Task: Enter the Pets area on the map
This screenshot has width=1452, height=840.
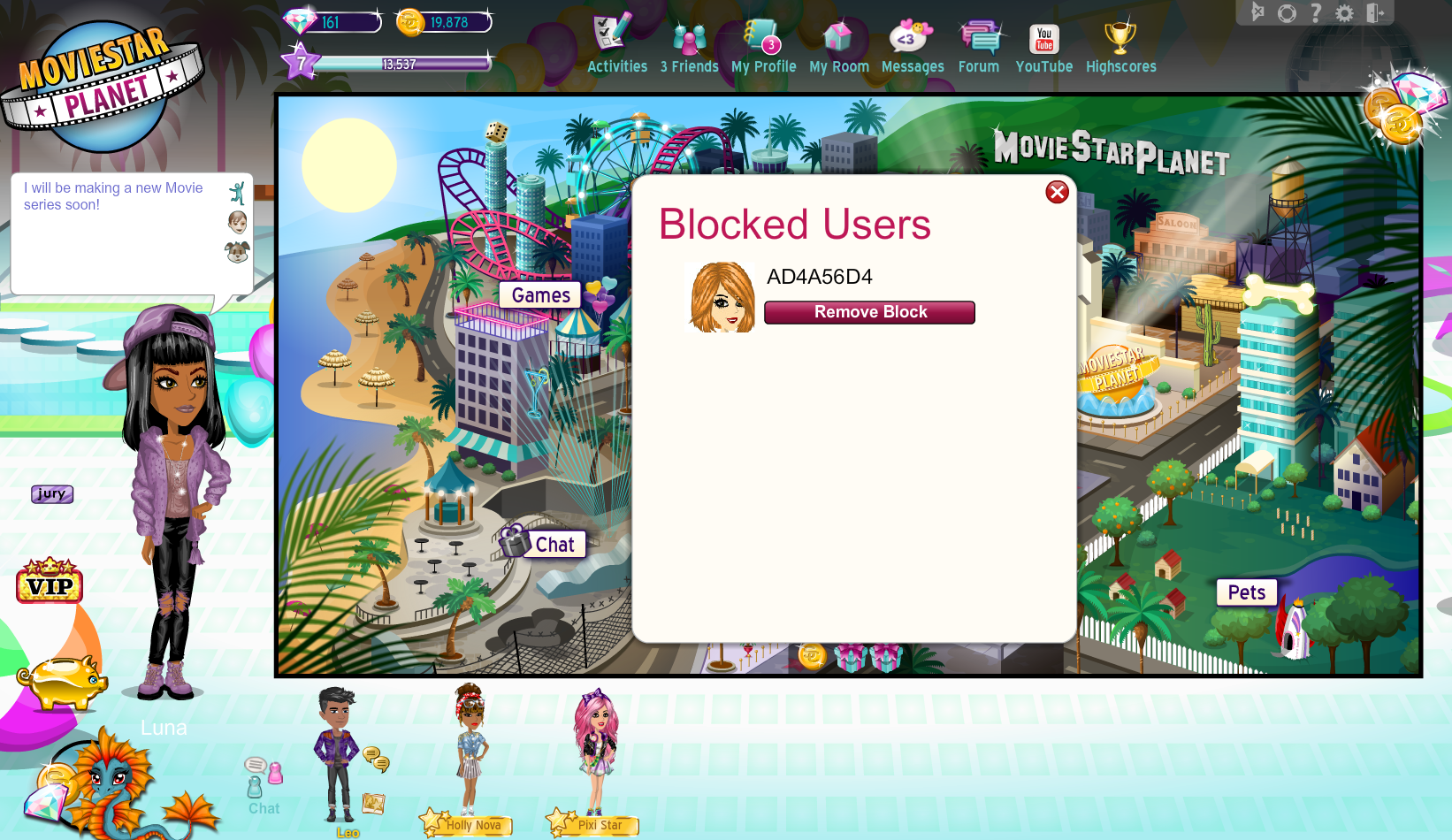Action: click(x=1246, y=592)
